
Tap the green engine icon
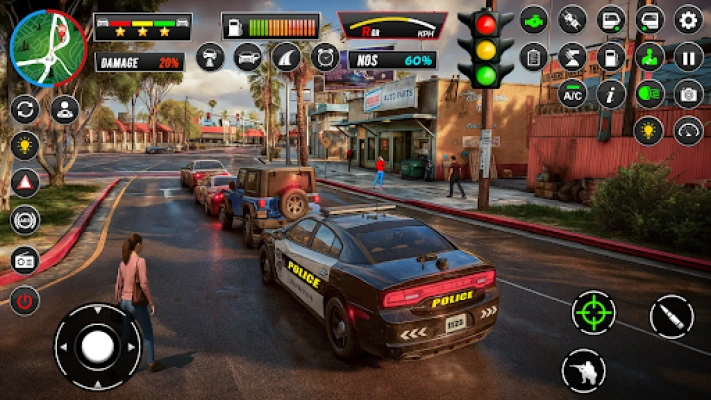click(534, 19)
